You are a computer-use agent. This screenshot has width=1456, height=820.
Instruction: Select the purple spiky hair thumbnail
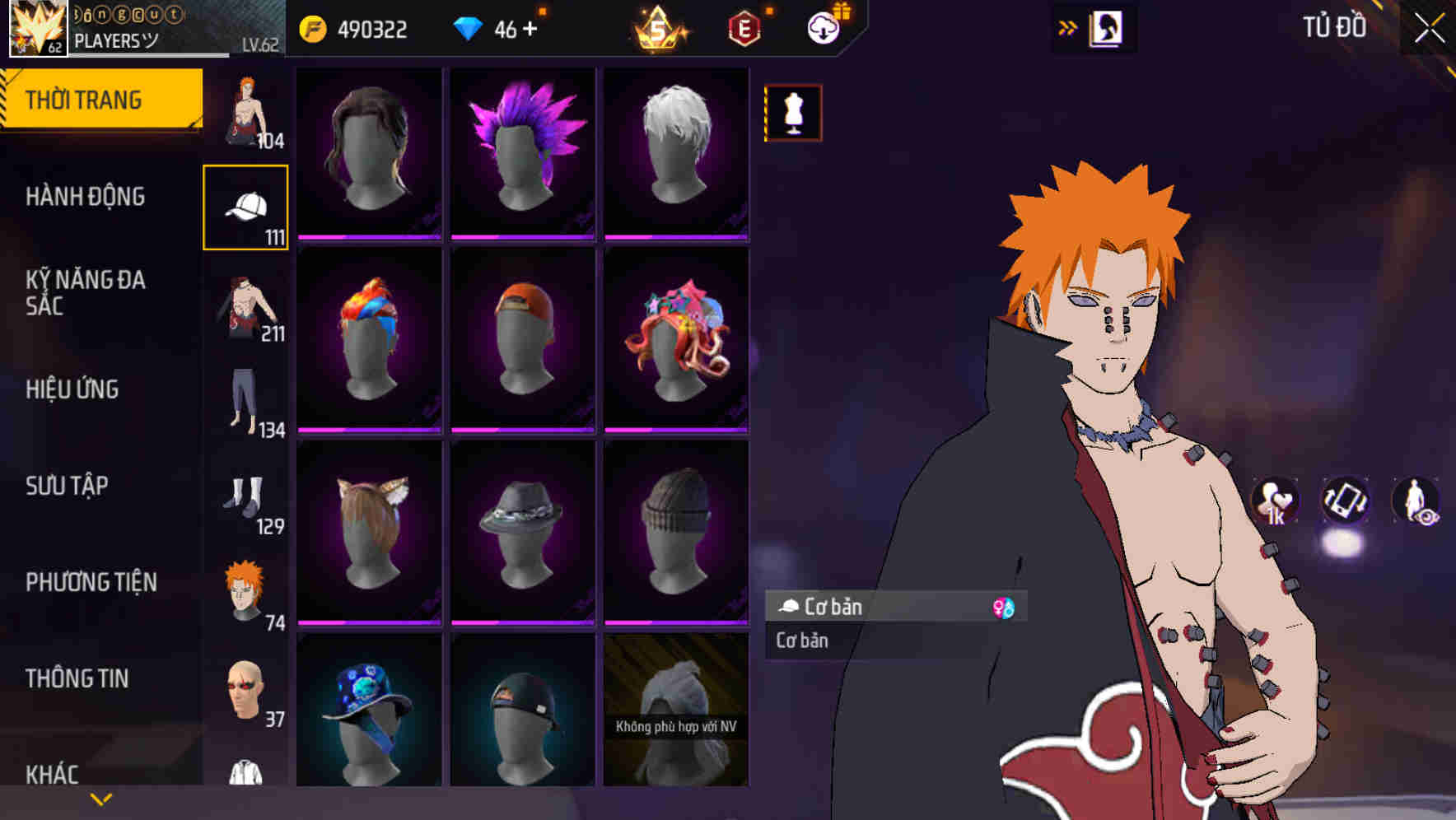[x=521, y=152]
